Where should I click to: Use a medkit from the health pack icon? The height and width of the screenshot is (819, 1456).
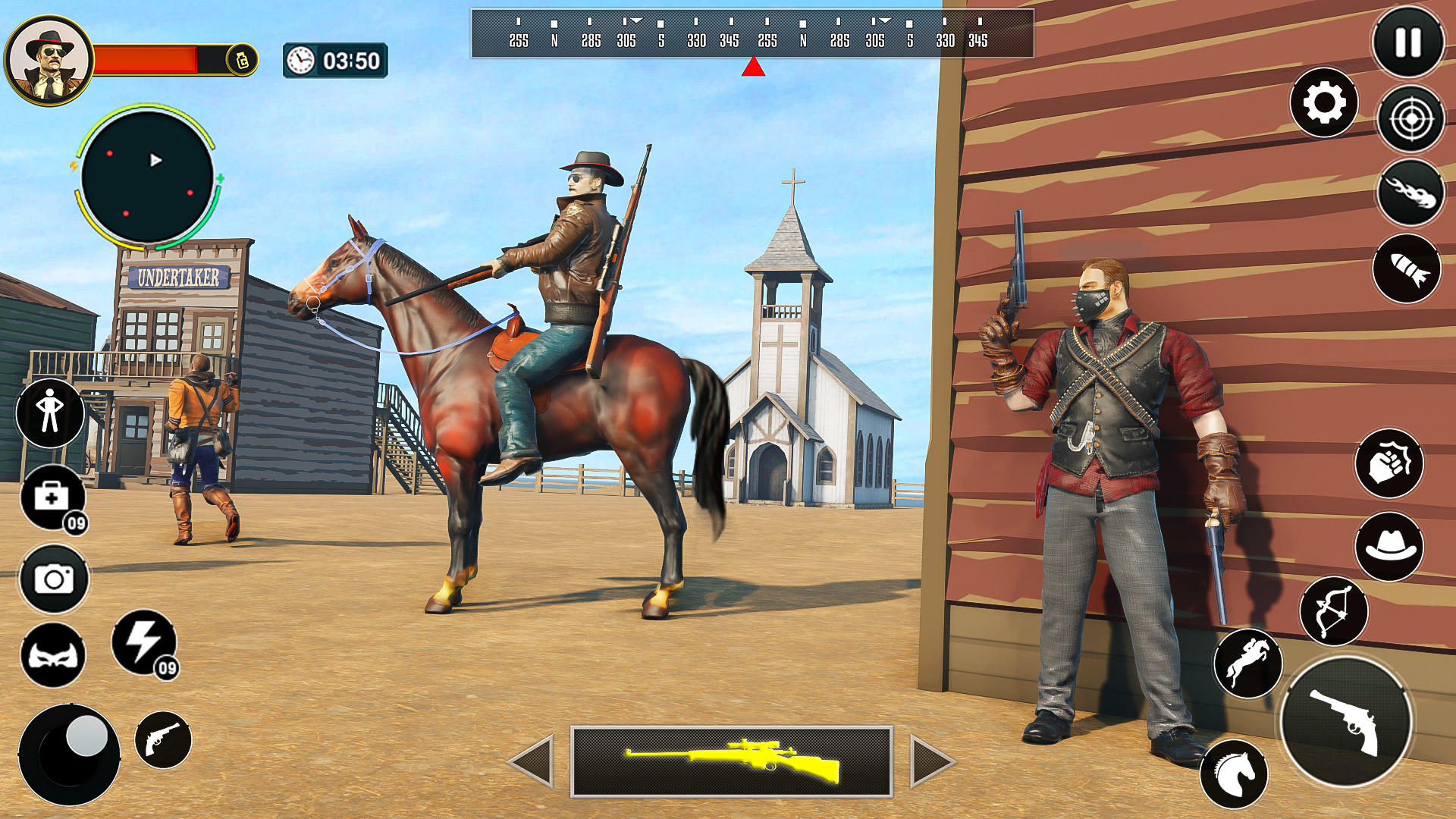click(53, 496)
